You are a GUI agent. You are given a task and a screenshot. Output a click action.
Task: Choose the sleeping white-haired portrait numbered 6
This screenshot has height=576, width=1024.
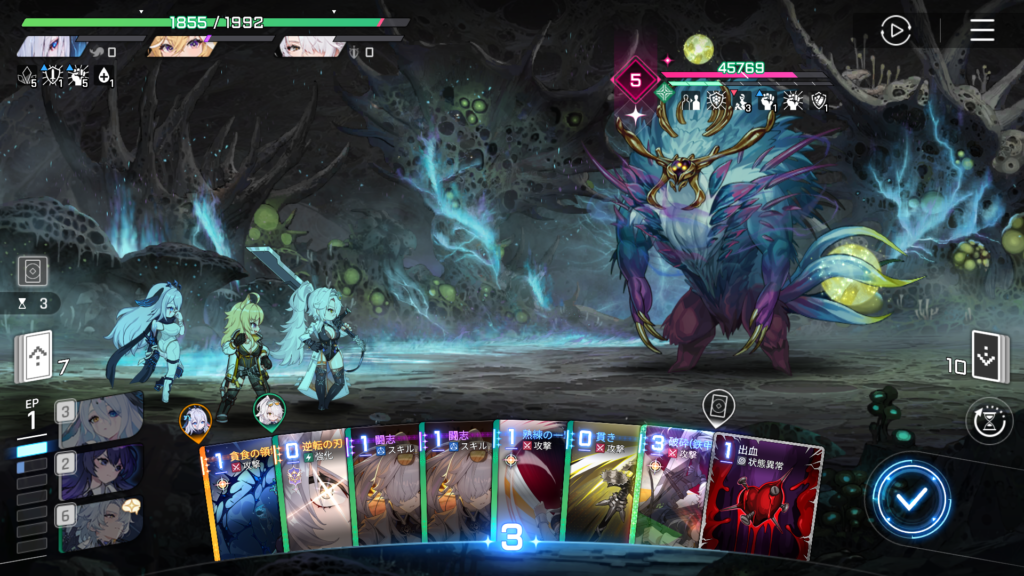pos(99,520)
